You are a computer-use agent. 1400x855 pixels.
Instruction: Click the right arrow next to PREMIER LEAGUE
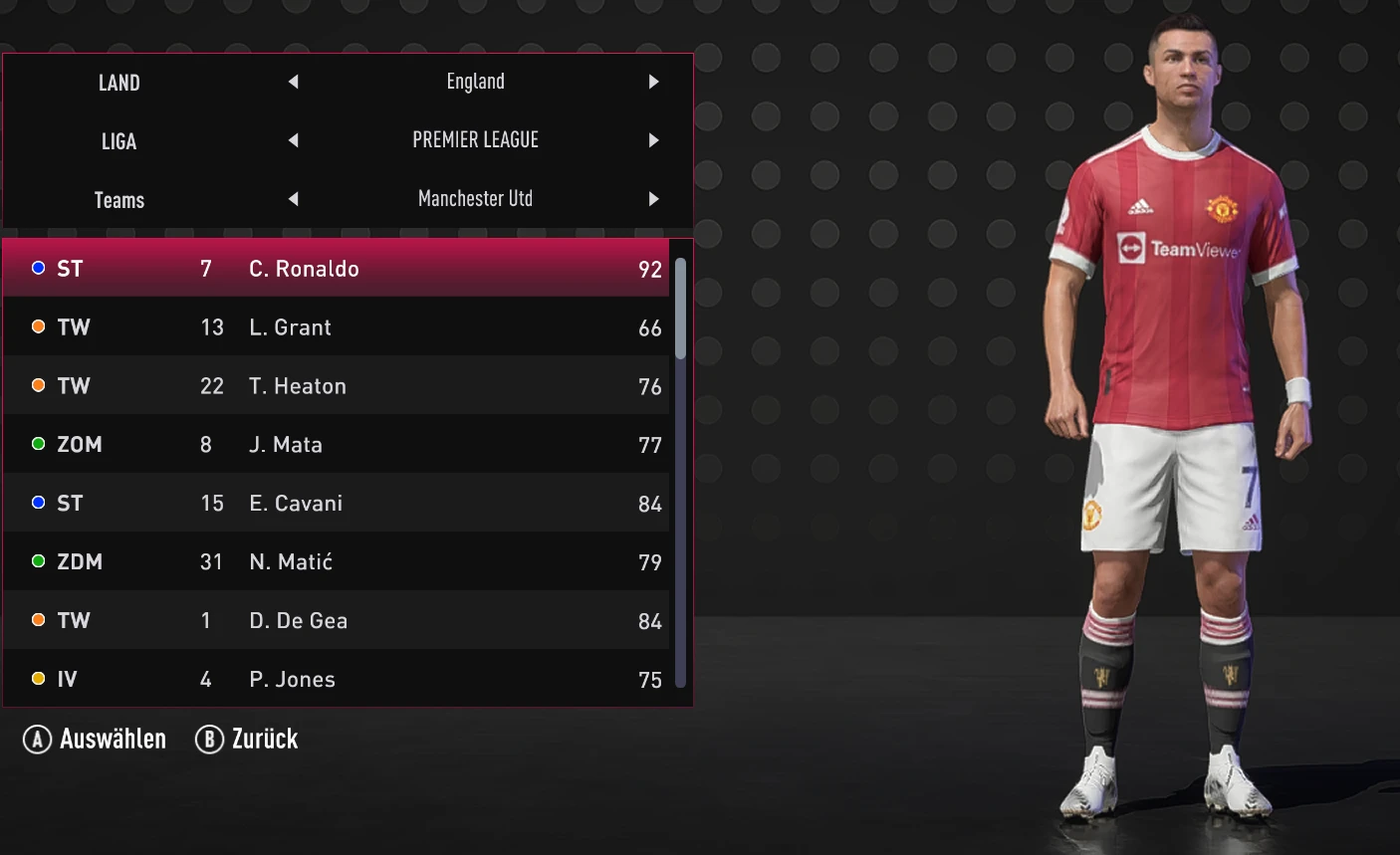654,140
